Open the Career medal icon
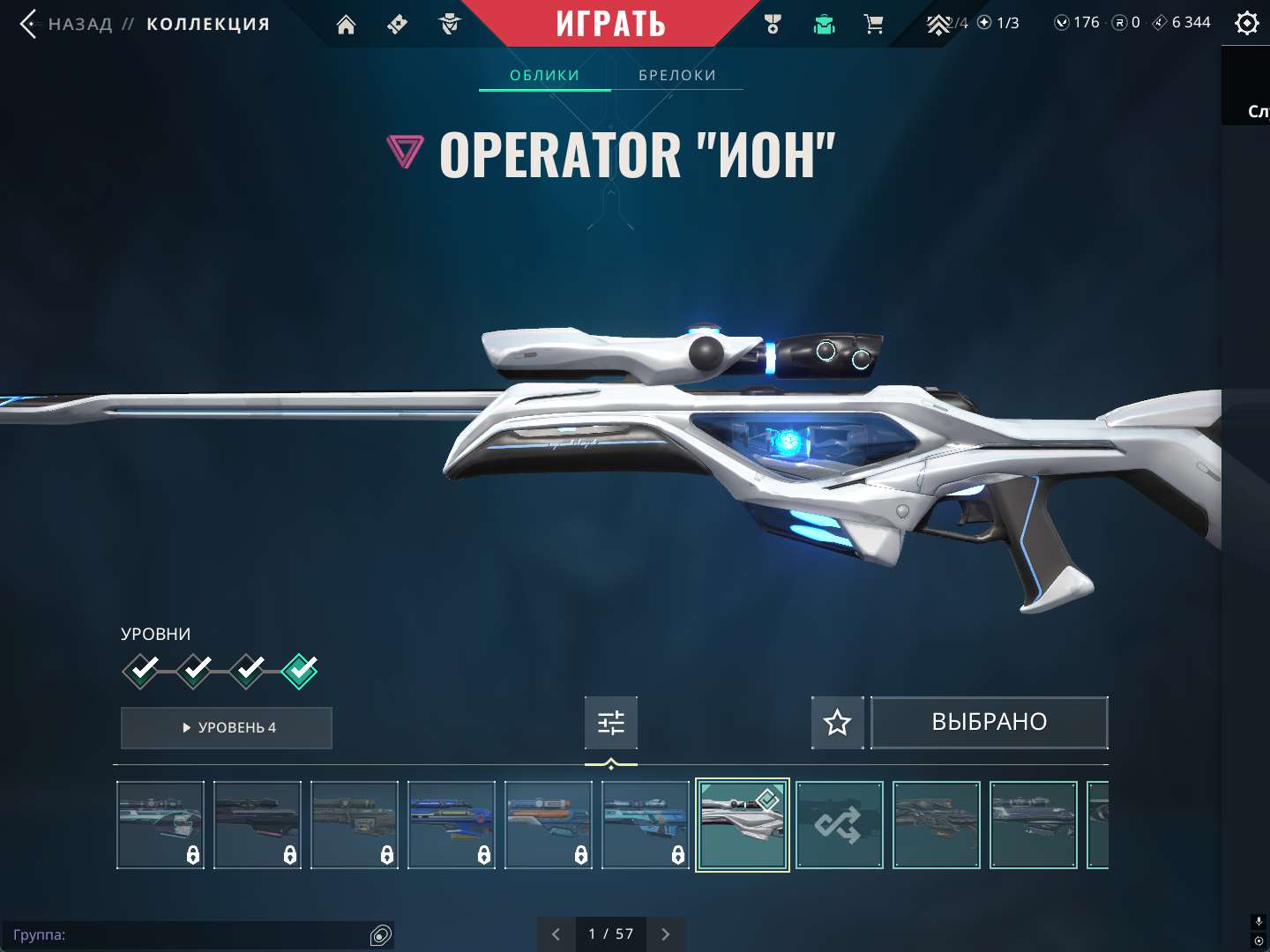 pyautogui.click(x=771, y=24)
